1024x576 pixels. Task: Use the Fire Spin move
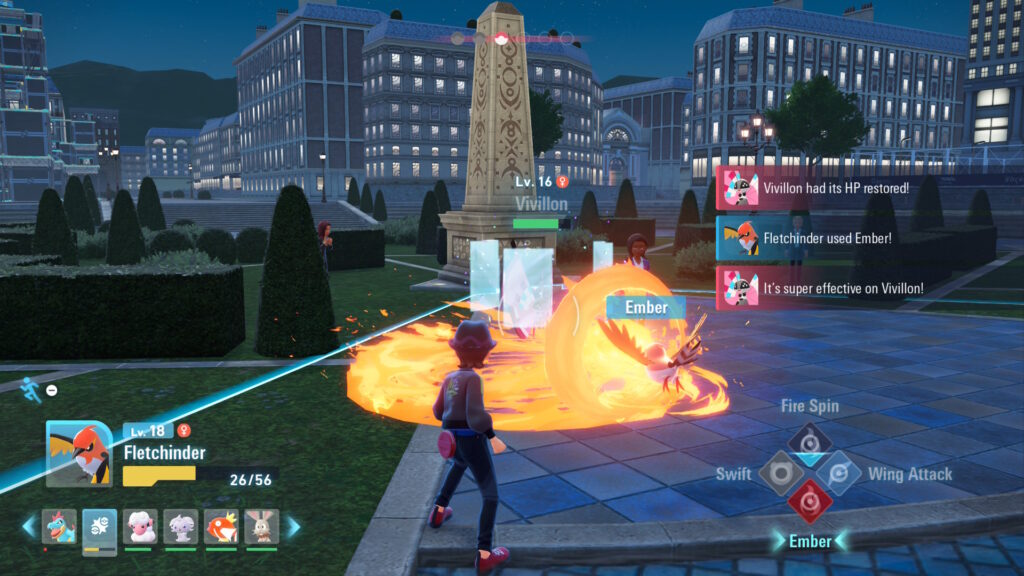pos(809,440)
